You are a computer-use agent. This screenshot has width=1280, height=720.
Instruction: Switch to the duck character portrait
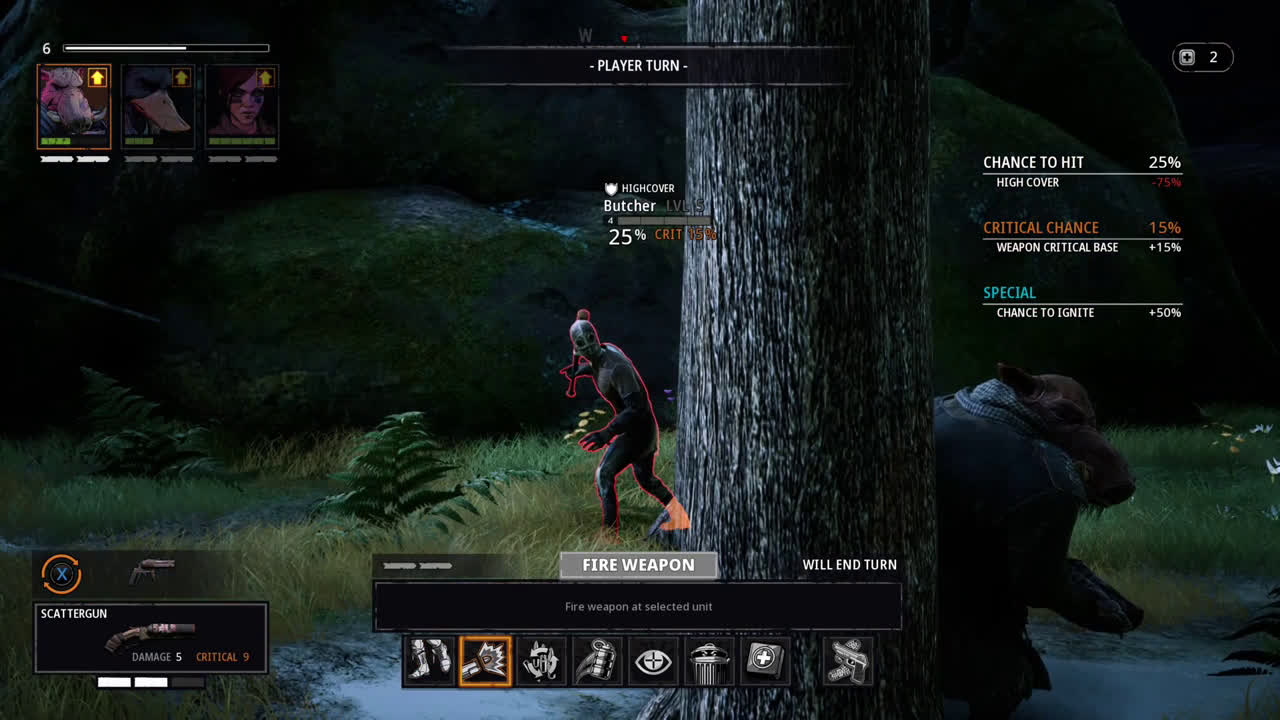(158, 108)
